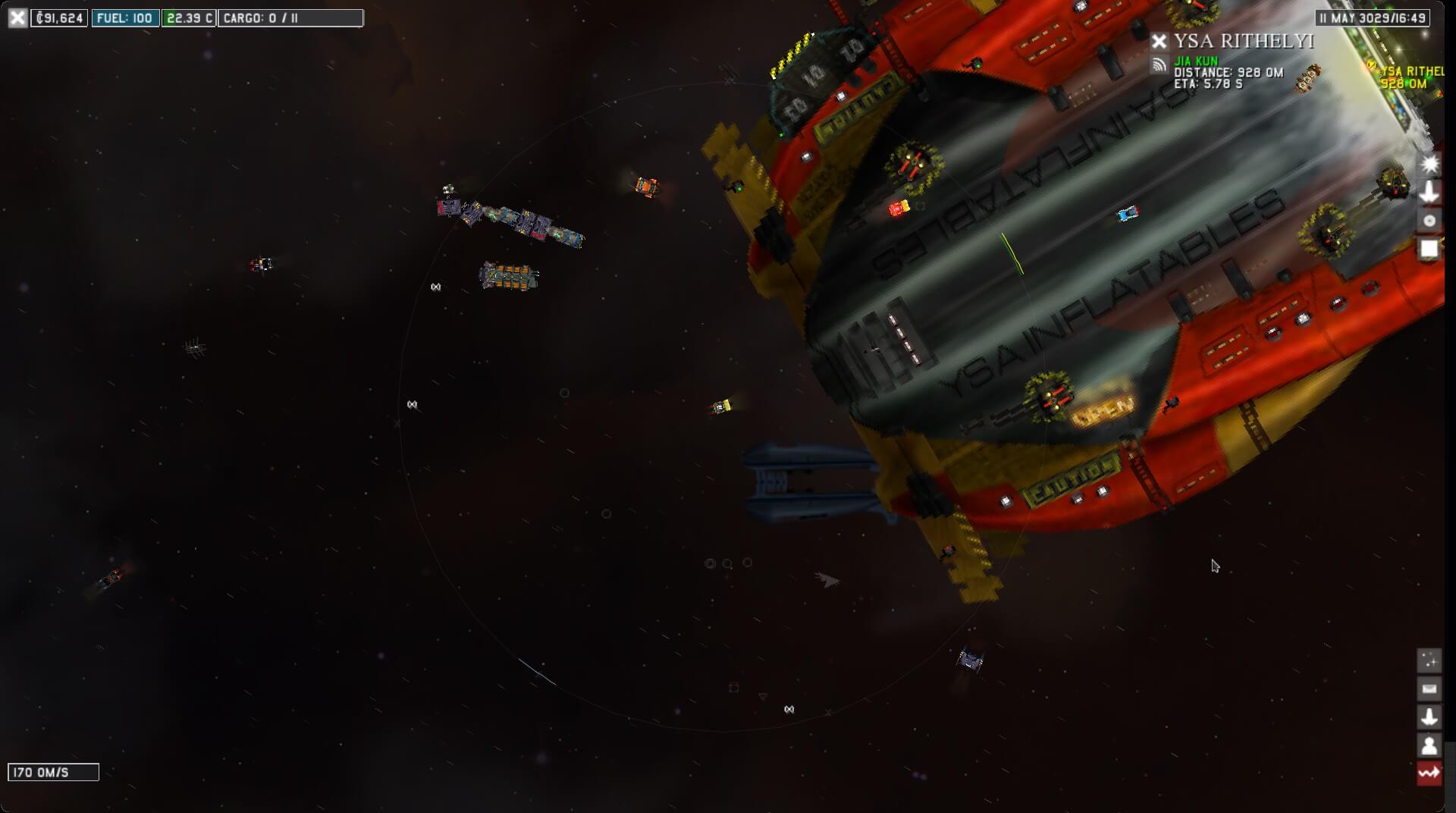The image size is (1456, 813).
Task: Activate the starburst icon button
Action: 1429,164
